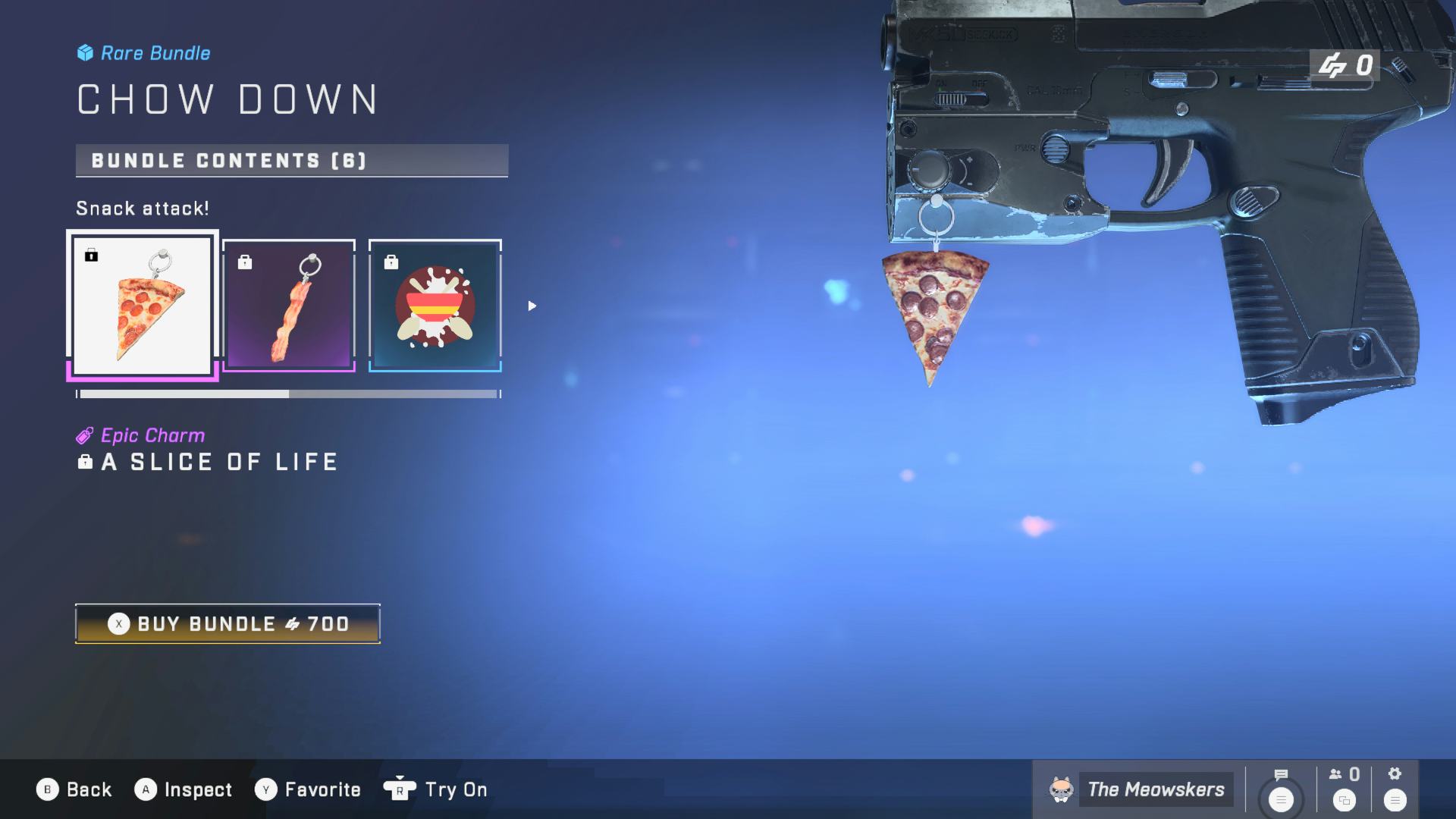This screenshot has width=1456, height=819.
Task: Buy the Chow Down bundle for 700
Action: click(x=227, y=624)
